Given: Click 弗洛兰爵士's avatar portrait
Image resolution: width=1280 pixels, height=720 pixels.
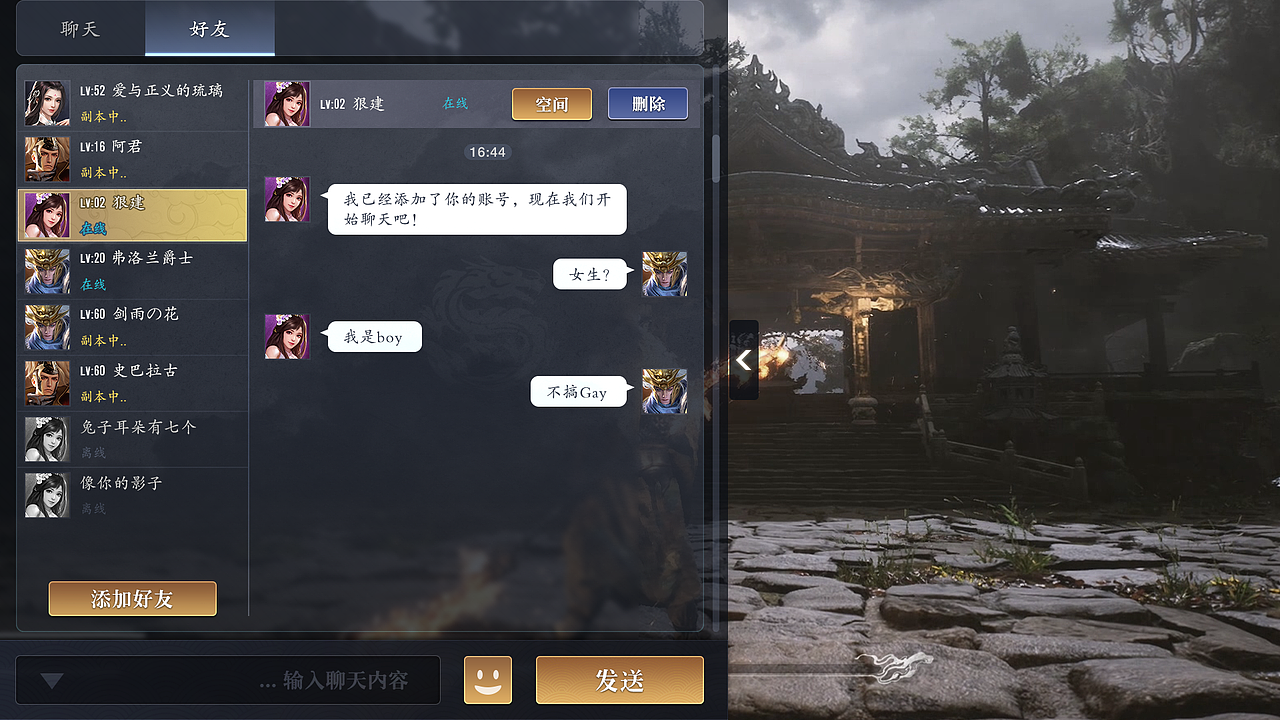Looking at the screenshot, I should 47,271.
